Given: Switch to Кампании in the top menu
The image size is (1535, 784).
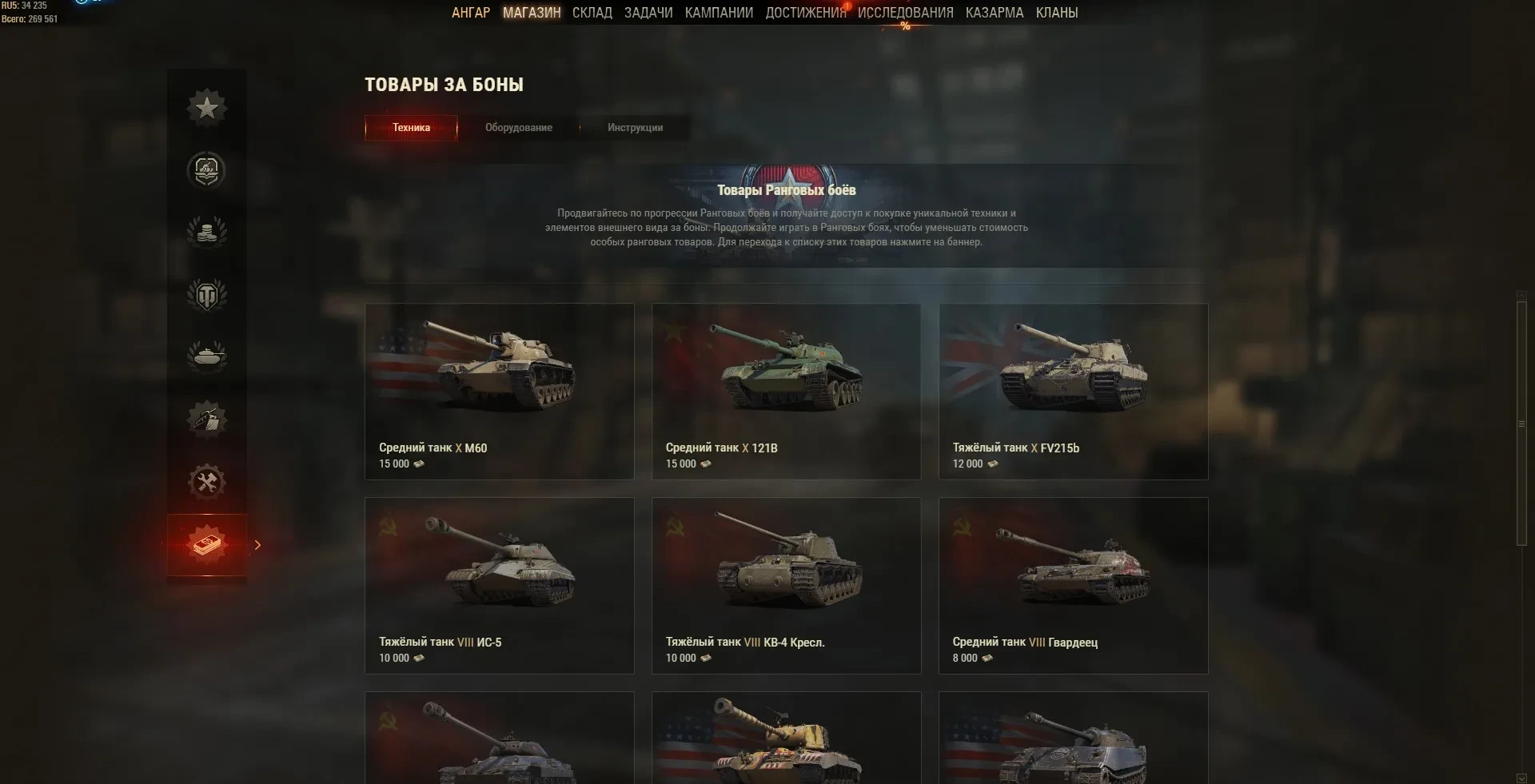Looking at the screenshot, I should coord(719,13).
